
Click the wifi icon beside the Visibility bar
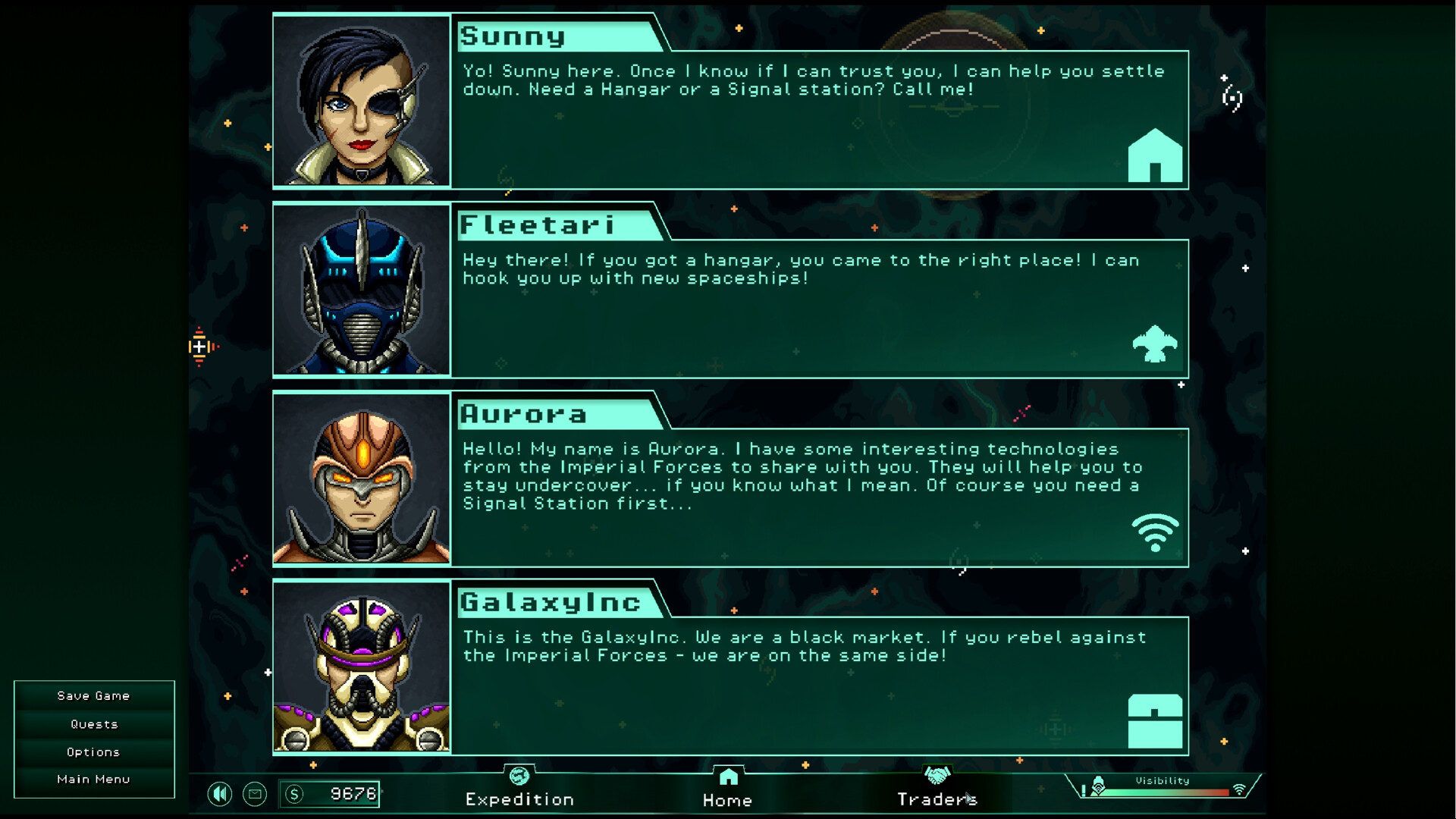1239,789
